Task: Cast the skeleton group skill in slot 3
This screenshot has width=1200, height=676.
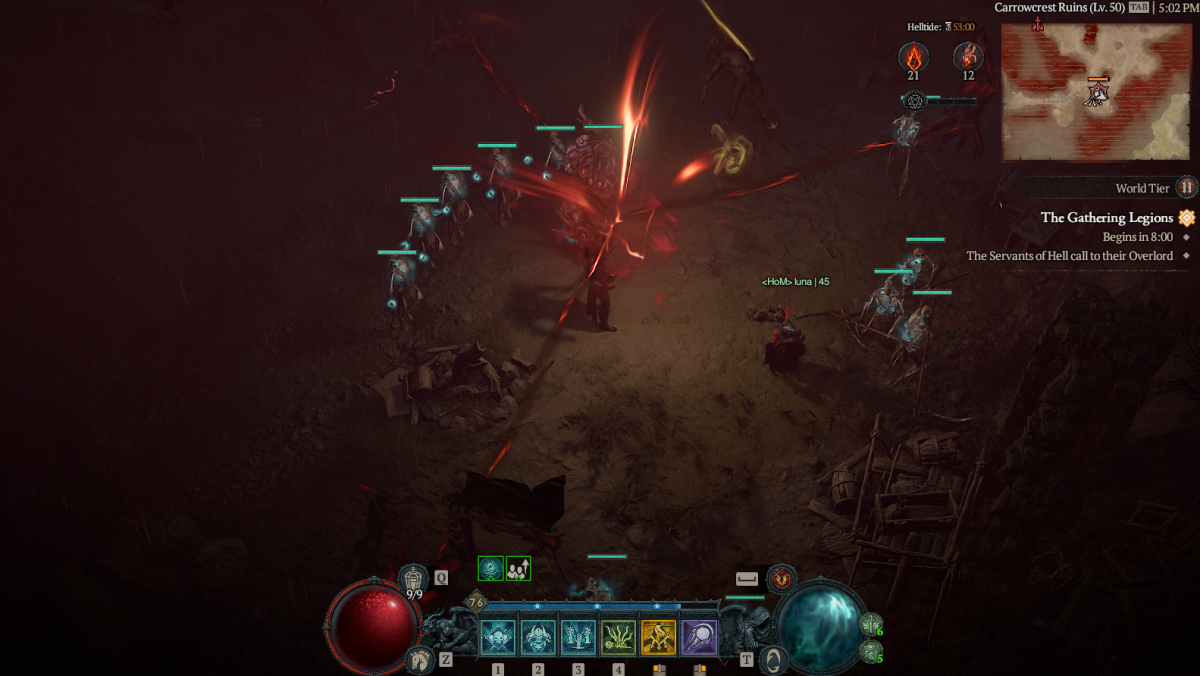Action: pos(578,638)
